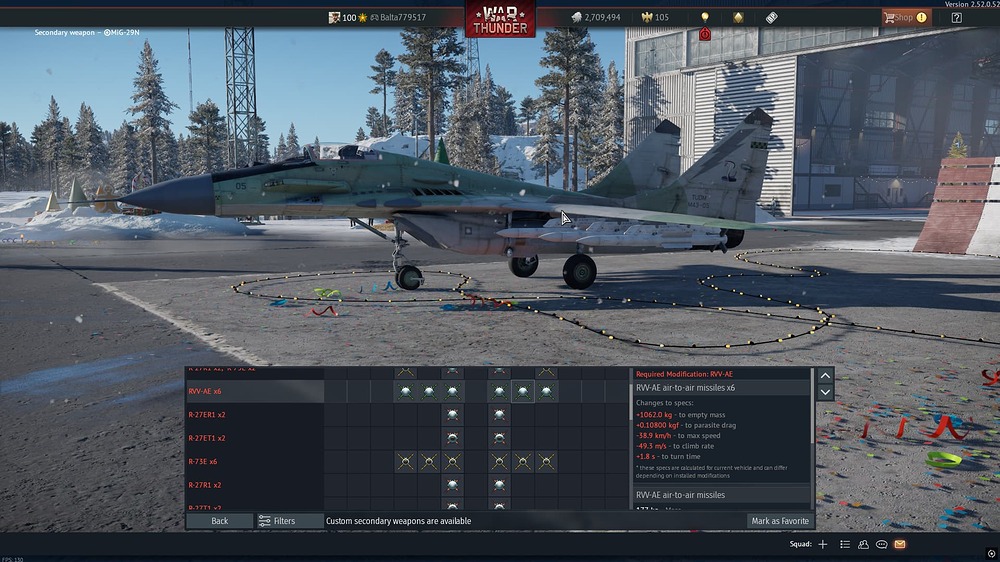This screenshot has width=1000, height=562.
Task: Mark this loadout as Favorite
Action: point(779,521)
